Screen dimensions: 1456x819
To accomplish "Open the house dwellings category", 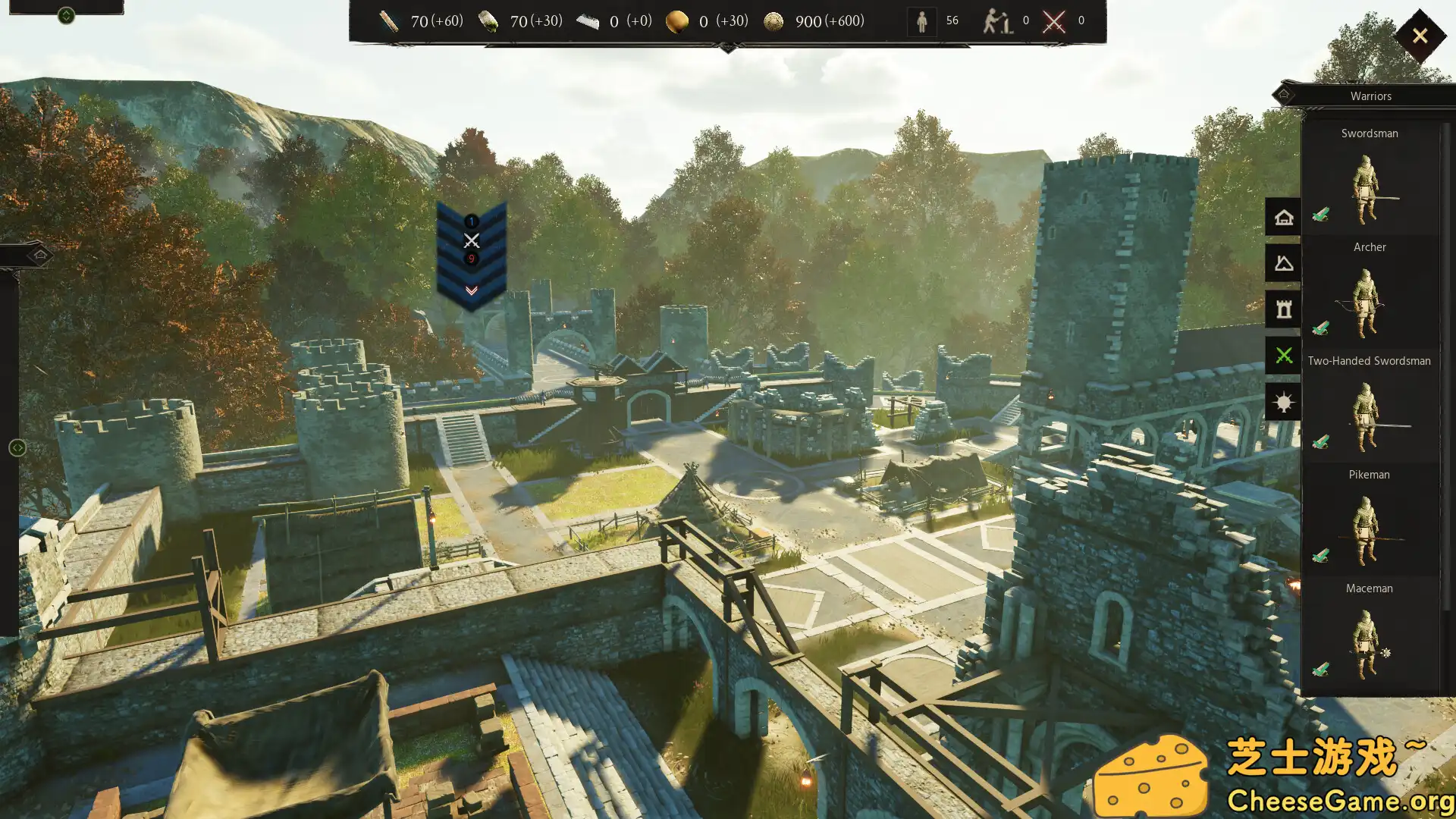I will tap(1283, 218).
